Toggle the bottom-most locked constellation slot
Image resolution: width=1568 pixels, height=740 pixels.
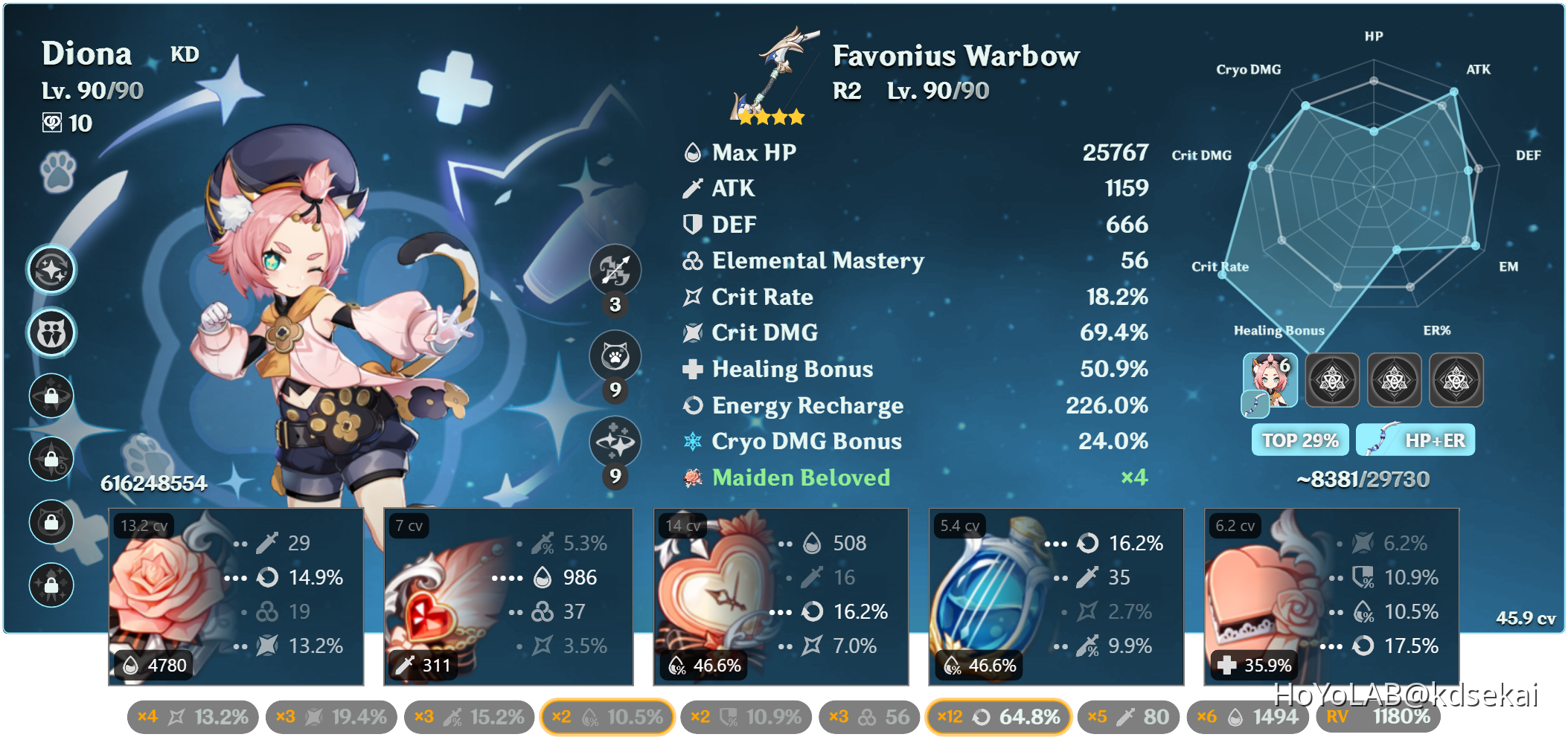pyautogui.click(x=51, y=585)
